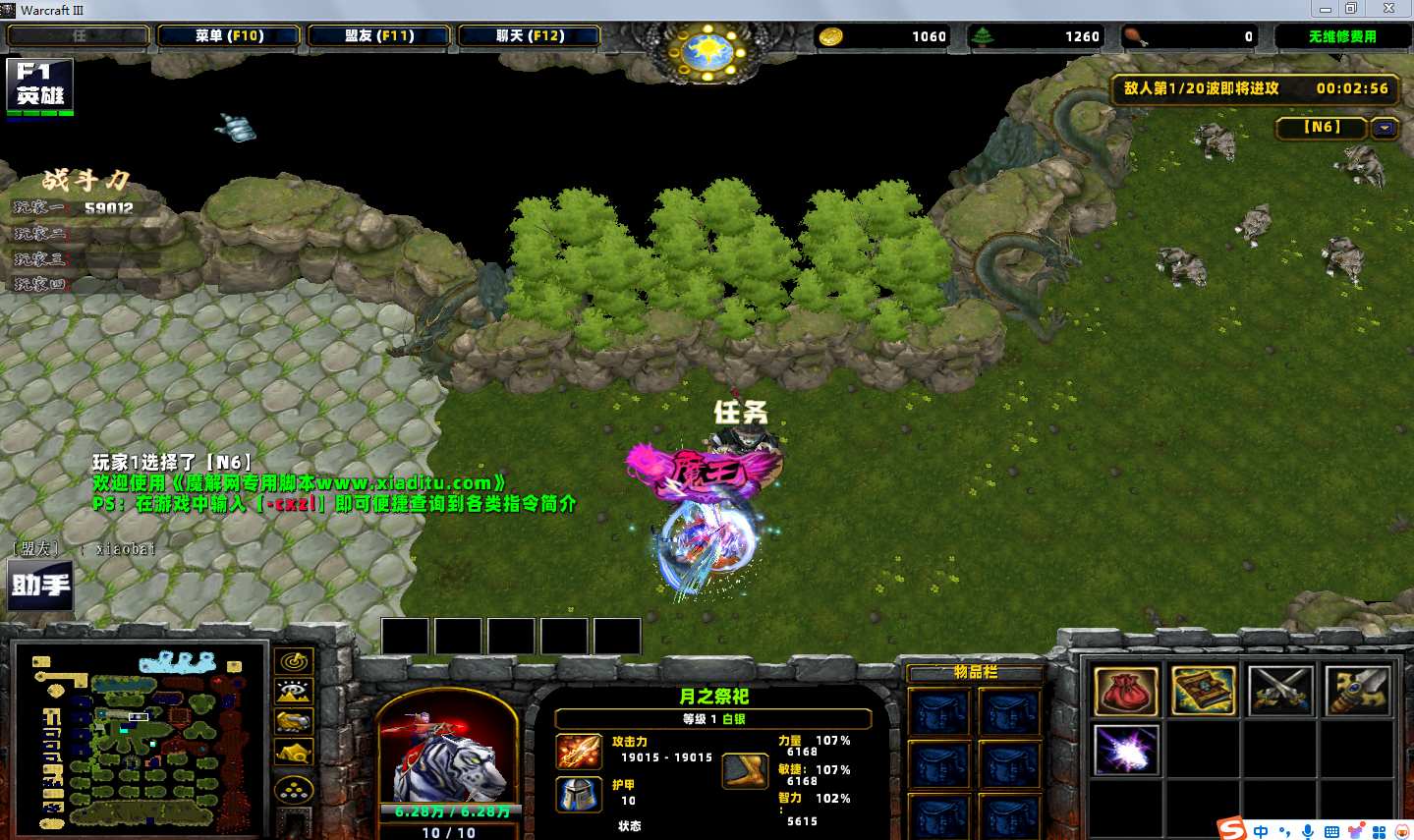
Task: Cast the purple starburst spell
Action: pos(1125,751)
